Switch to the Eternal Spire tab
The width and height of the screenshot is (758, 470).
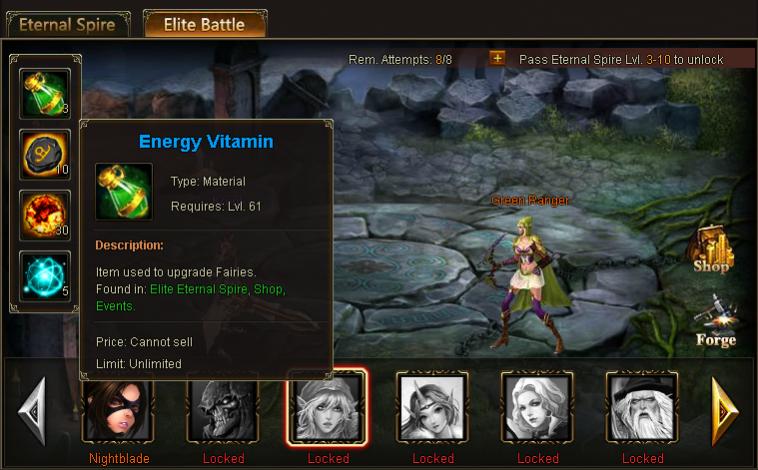[66, 24]
